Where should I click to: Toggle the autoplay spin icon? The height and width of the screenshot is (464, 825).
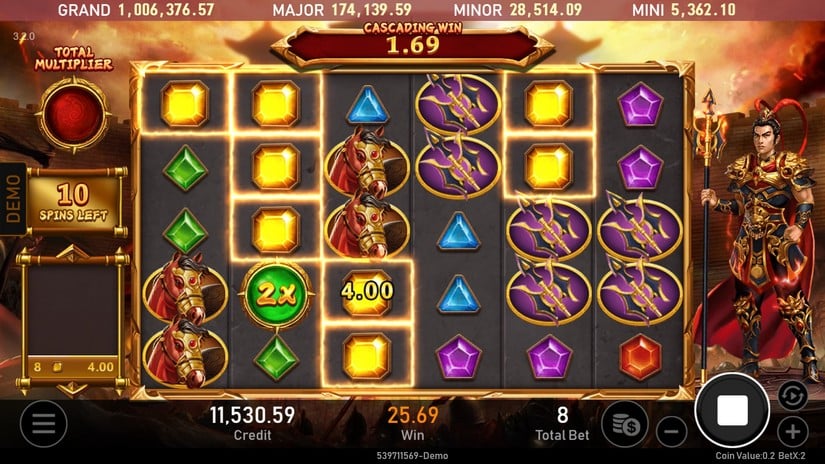(x=790, y=394)
